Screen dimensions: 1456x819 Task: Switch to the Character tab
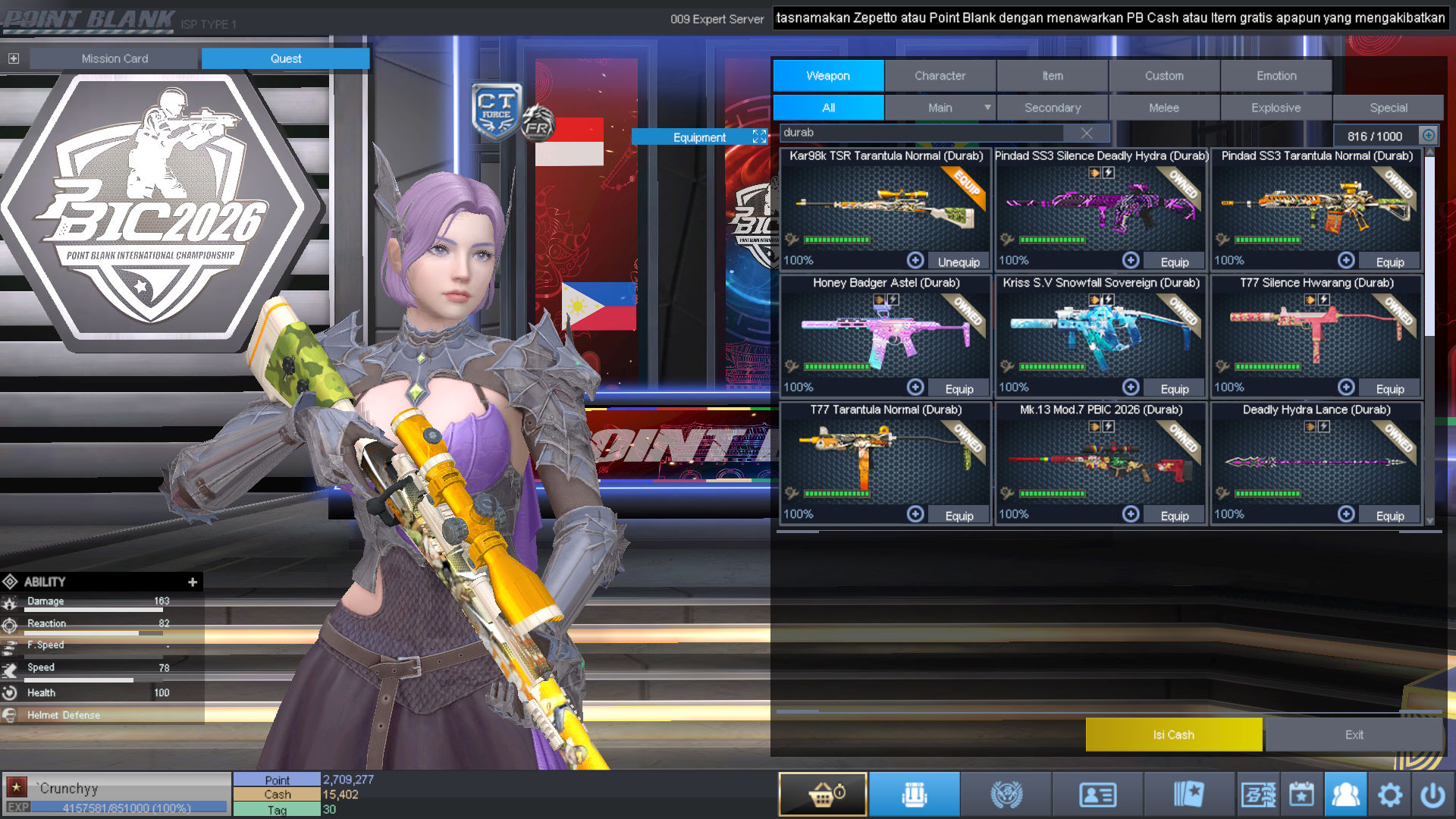point(940,76)
